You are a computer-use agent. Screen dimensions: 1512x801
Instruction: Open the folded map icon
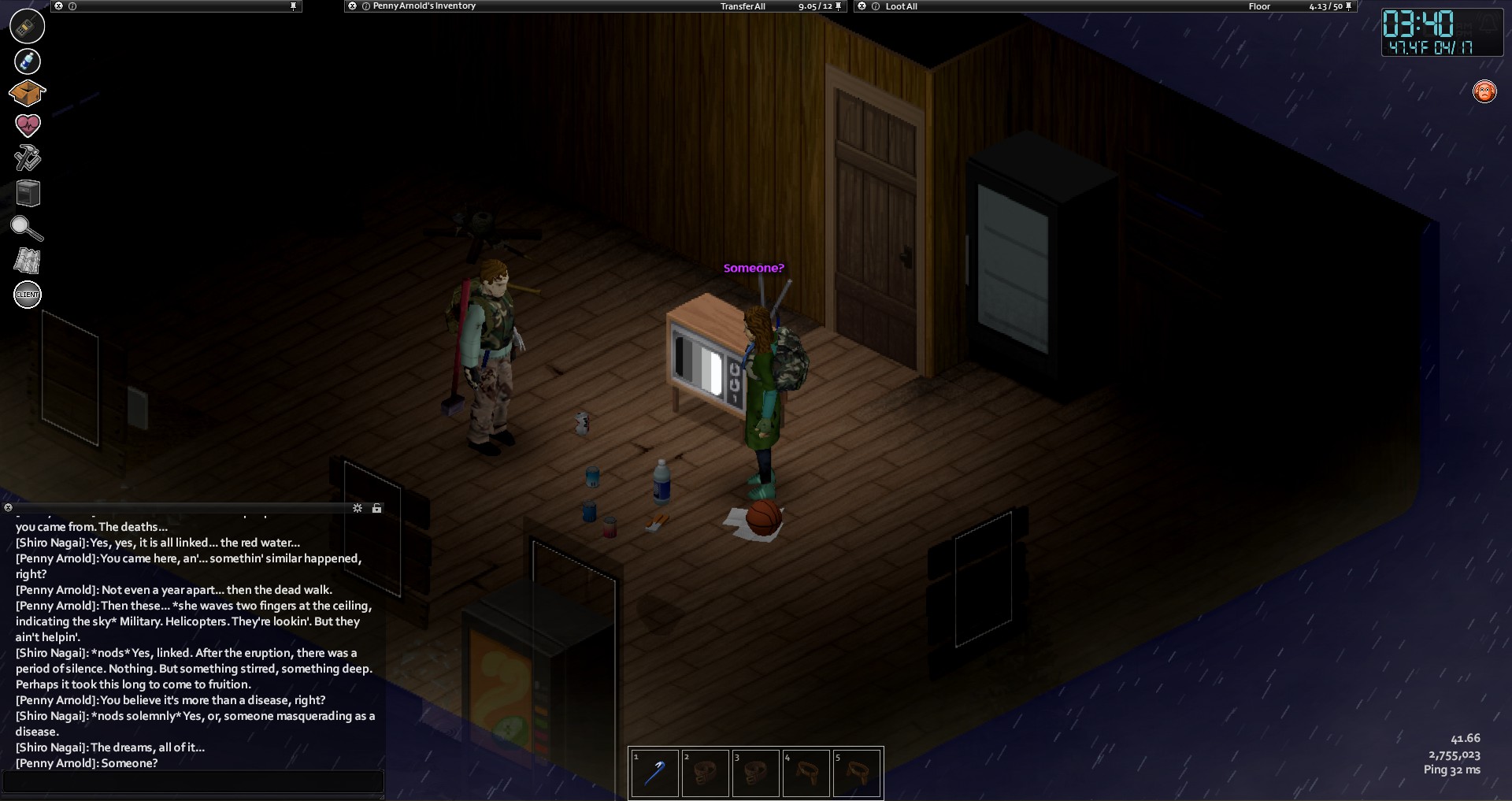pos(27,261)
